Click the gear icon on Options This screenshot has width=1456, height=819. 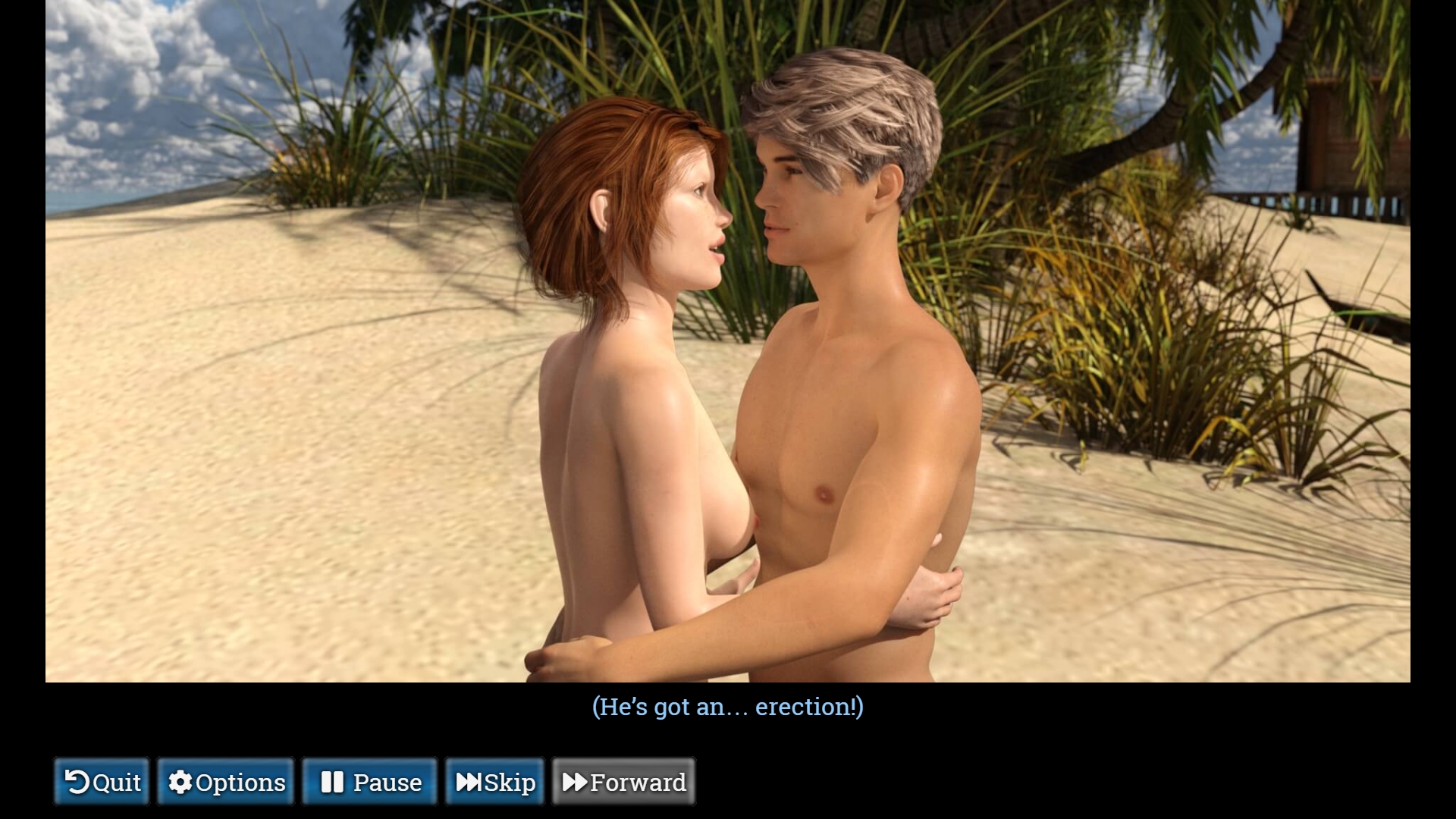point(180,782)
